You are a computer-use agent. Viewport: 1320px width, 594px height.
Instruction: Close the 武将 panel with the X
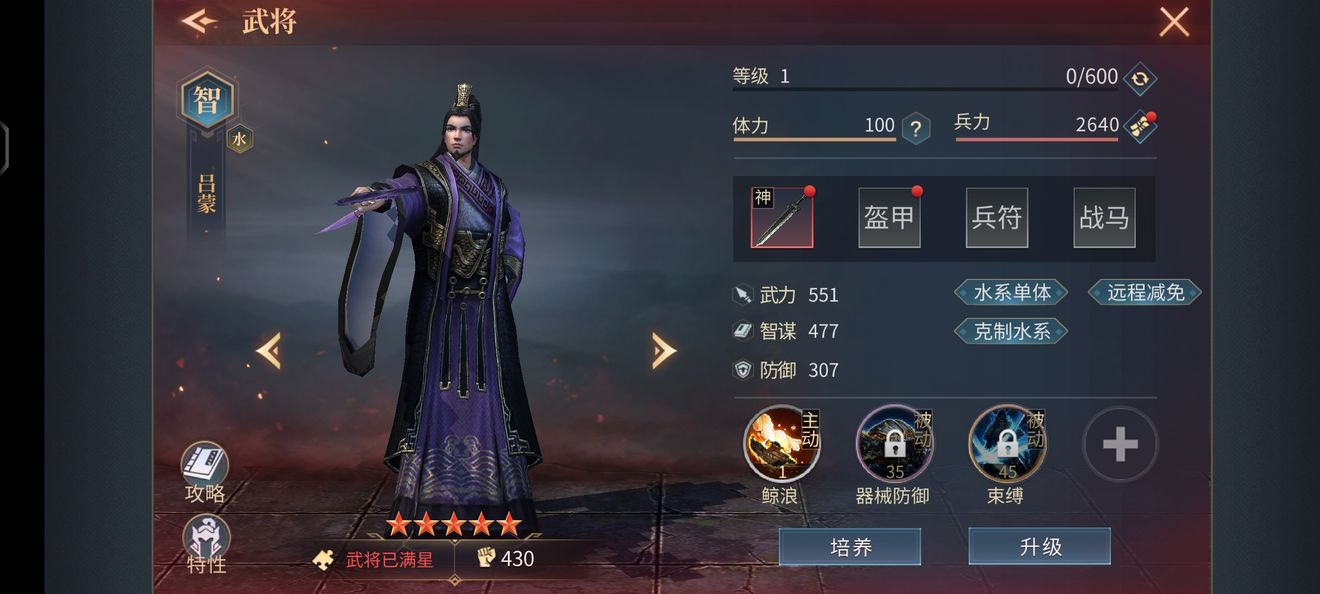click(1173, 21)
